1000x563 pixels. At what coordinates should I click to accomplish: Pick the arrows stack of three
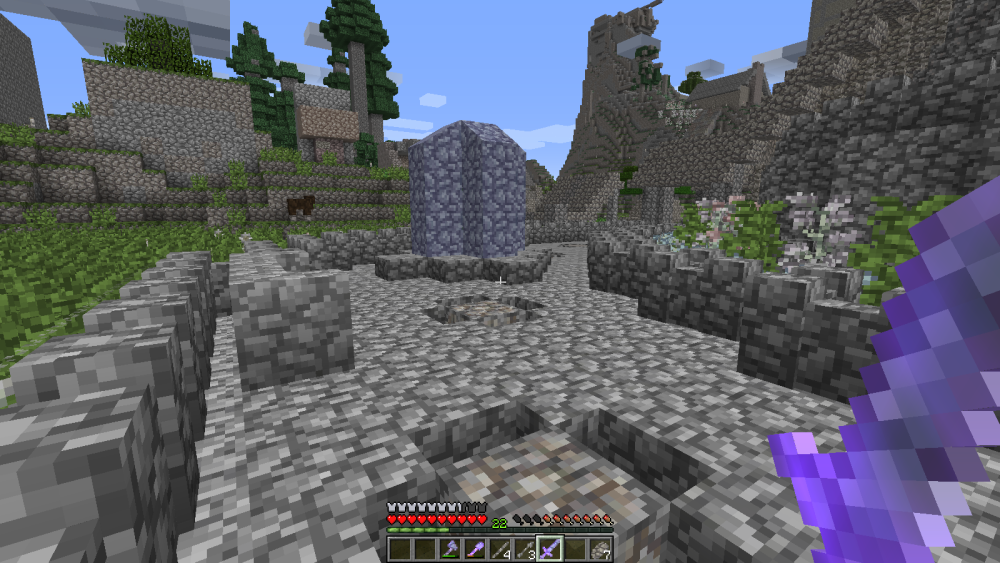click(x=524, y=548)
